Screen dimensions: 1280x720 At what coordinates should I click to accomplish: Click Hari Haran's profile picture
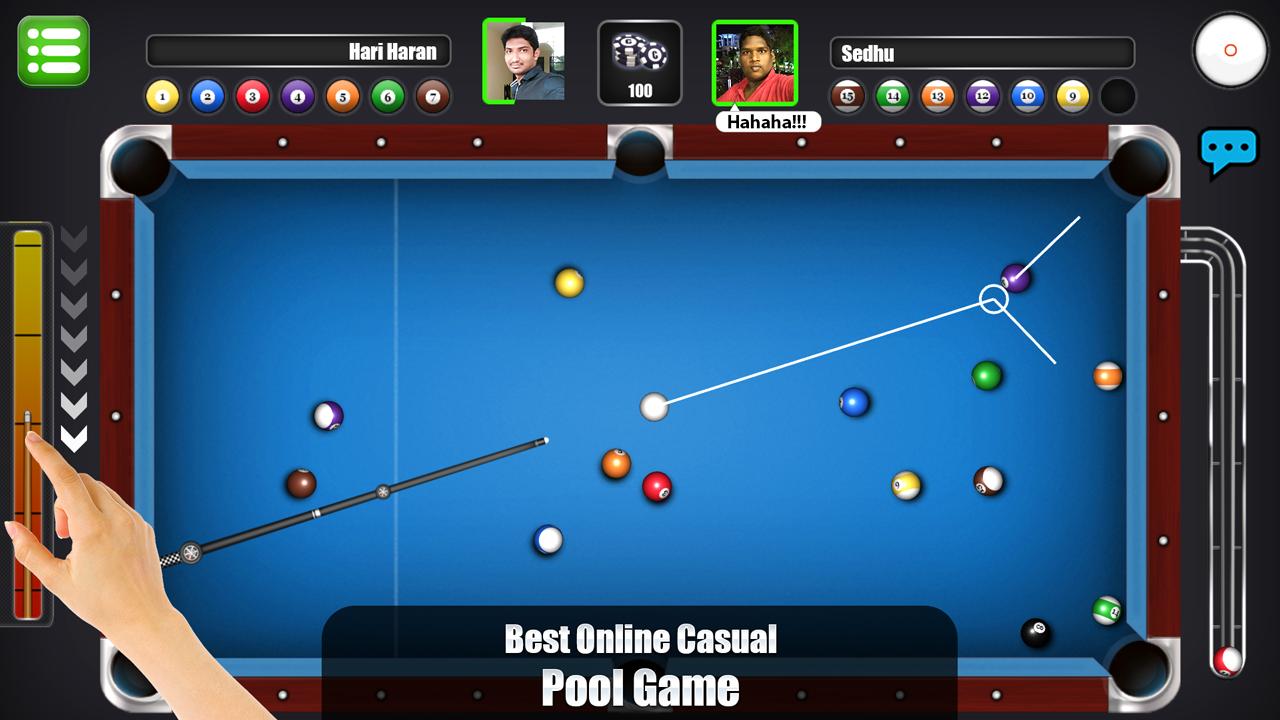click(x=525, y=60)
